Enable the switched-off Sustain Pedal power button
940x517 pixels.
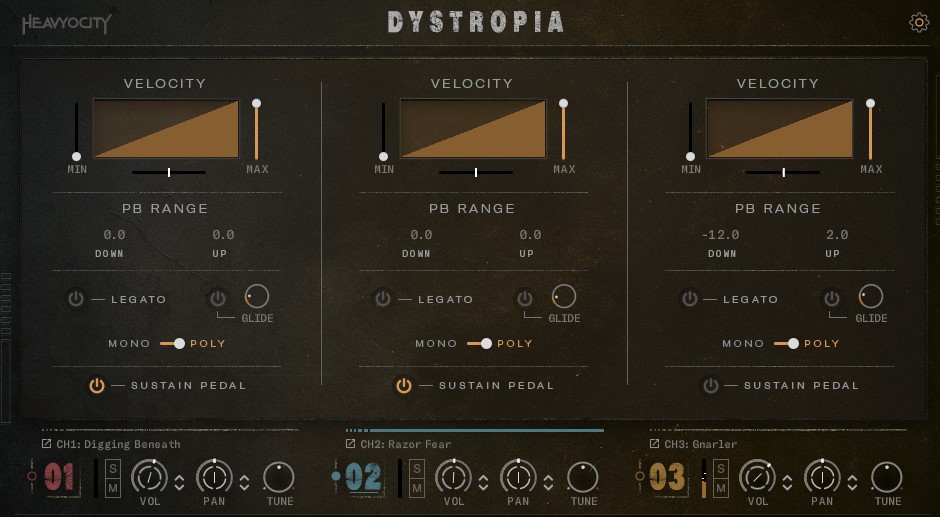tap(710, 385)
